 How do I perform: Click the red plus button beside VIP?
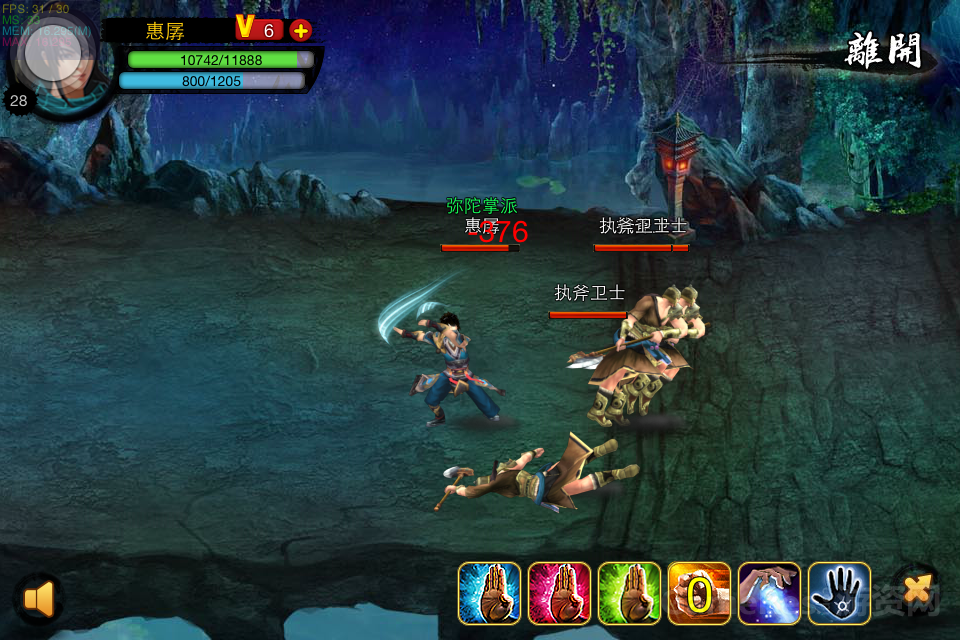tap(300, 30)
